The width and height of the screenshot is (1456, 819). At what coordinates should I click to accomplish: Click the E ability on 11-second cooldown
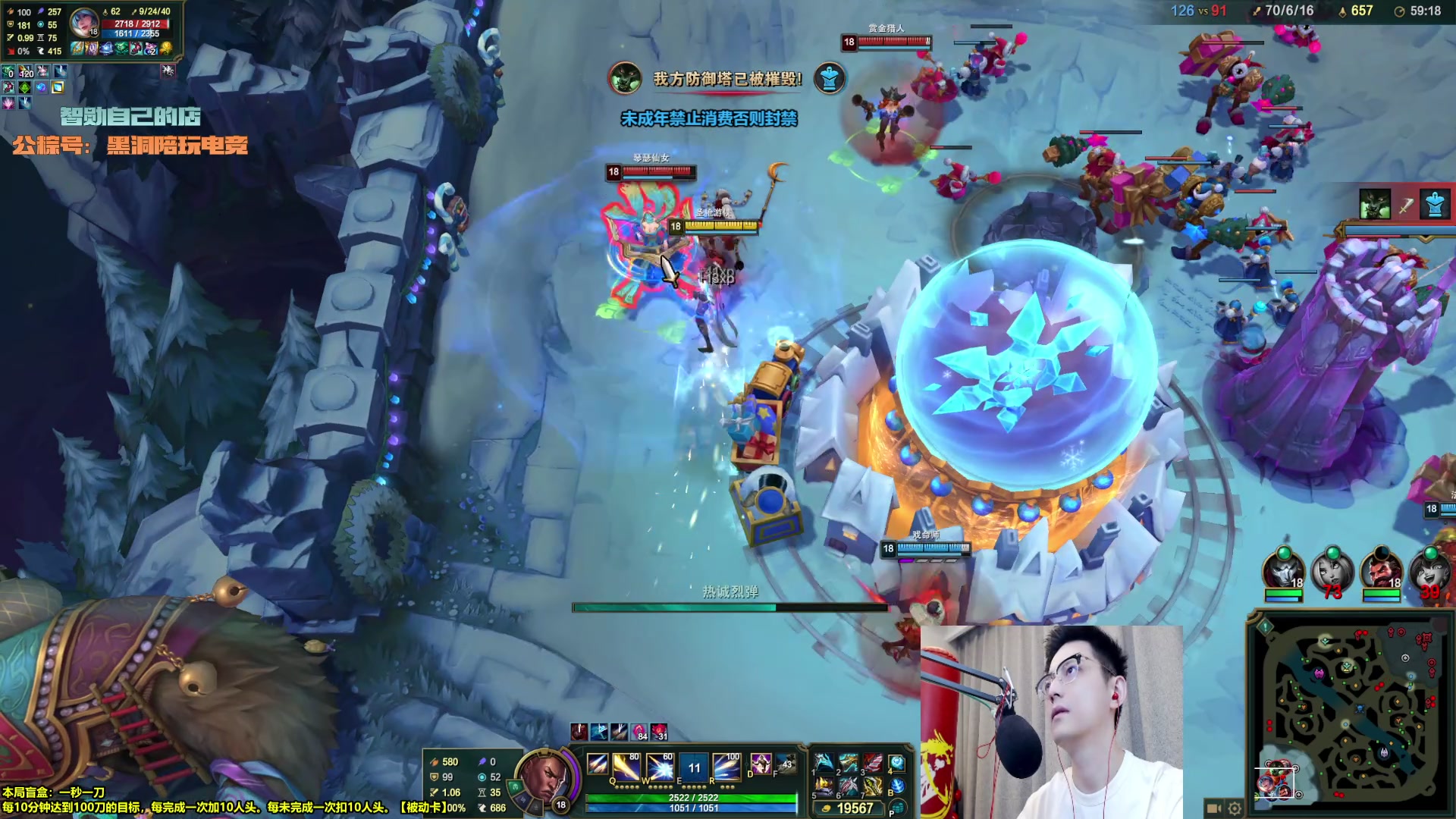click(693, 767)
